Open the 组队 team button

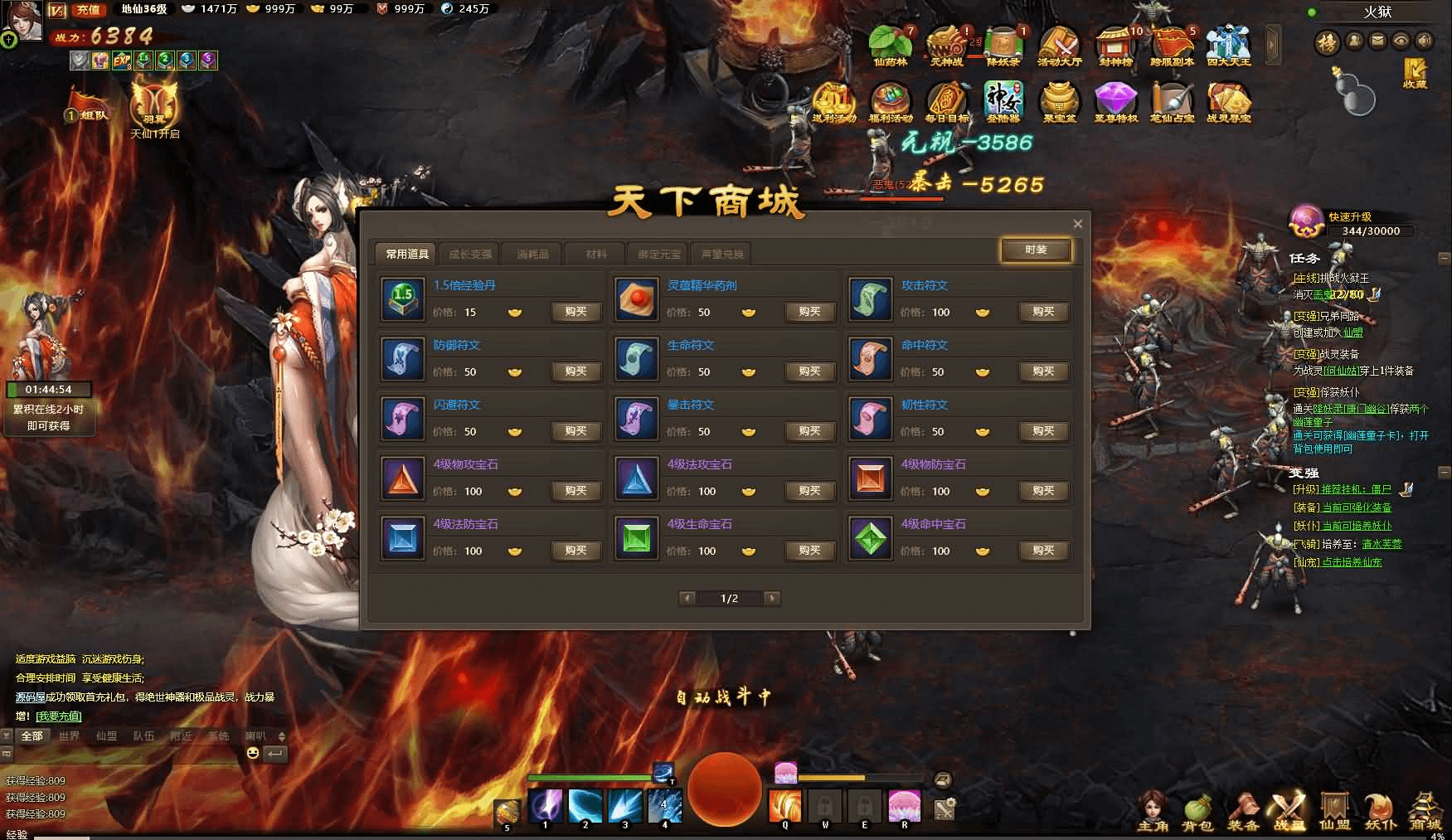pos(90,114)
